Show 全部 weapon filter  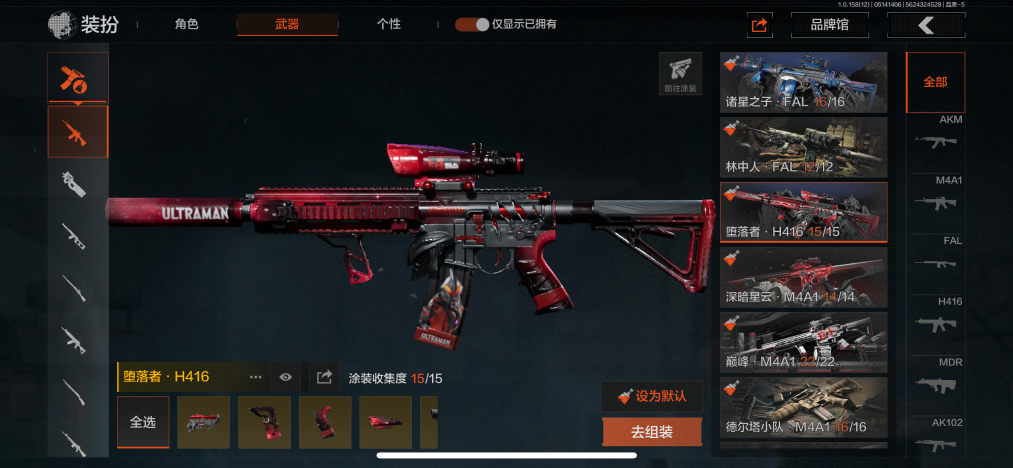tap(935, 82)
